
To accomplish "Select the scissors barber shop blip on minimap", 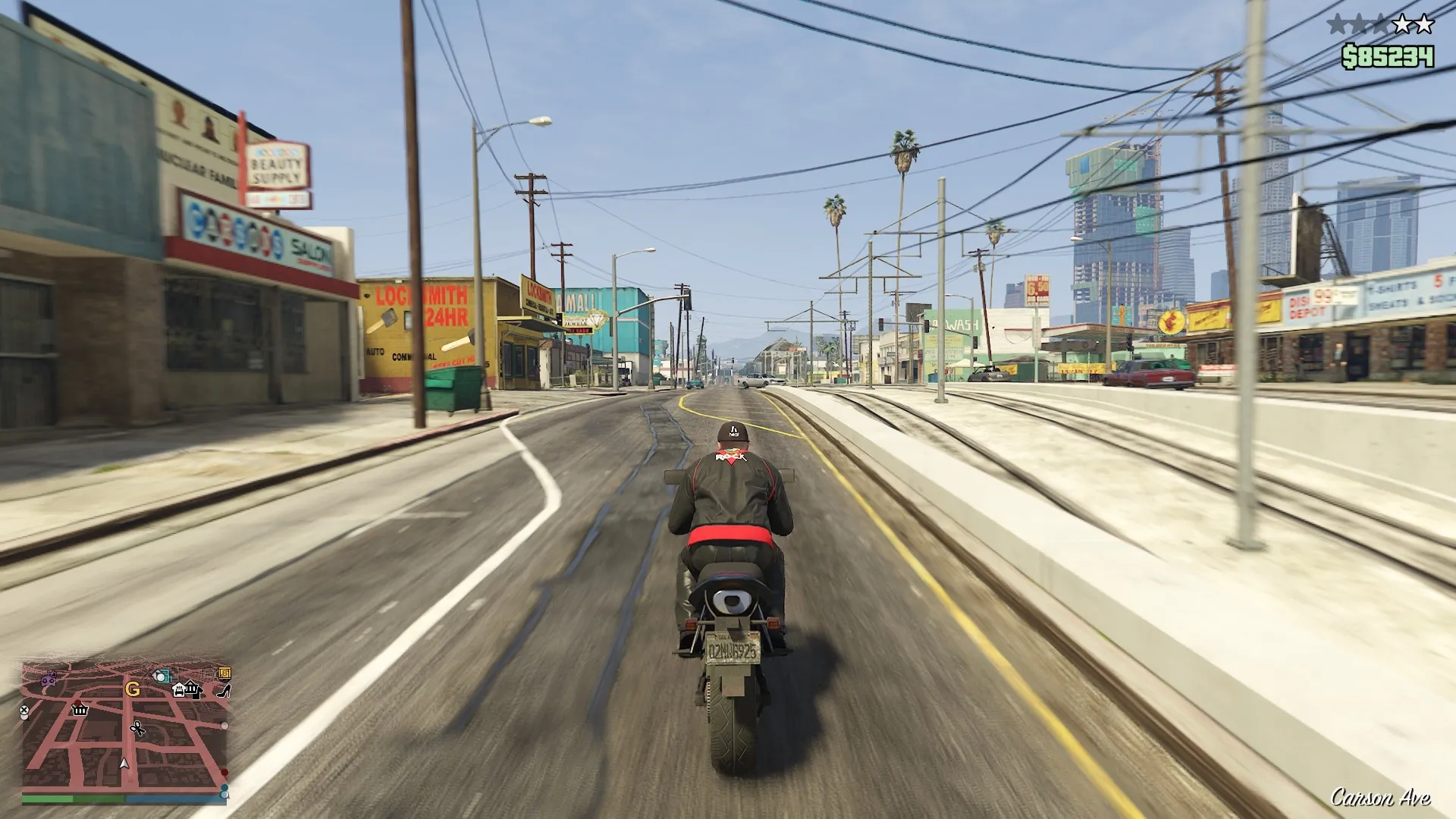I will (138, 729).
